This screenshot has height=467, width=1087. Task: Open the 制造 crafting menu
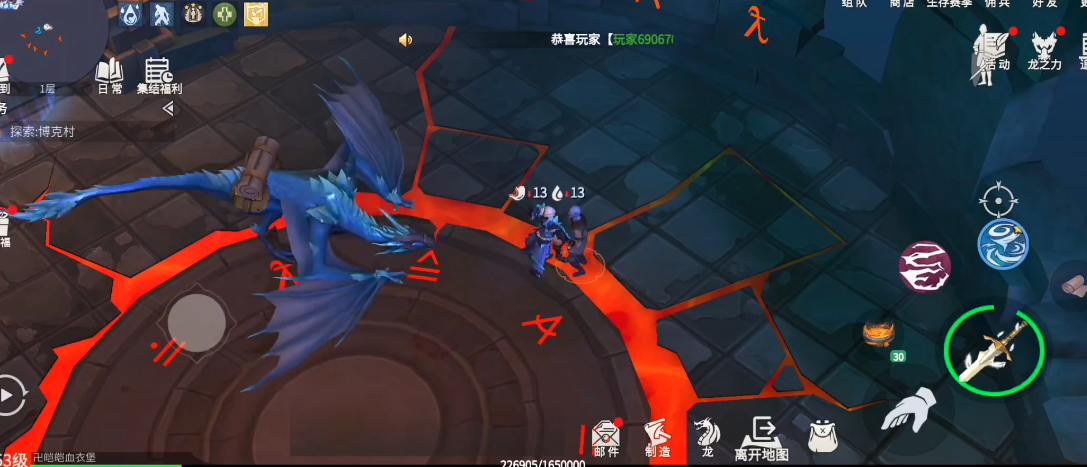[657, 438]
